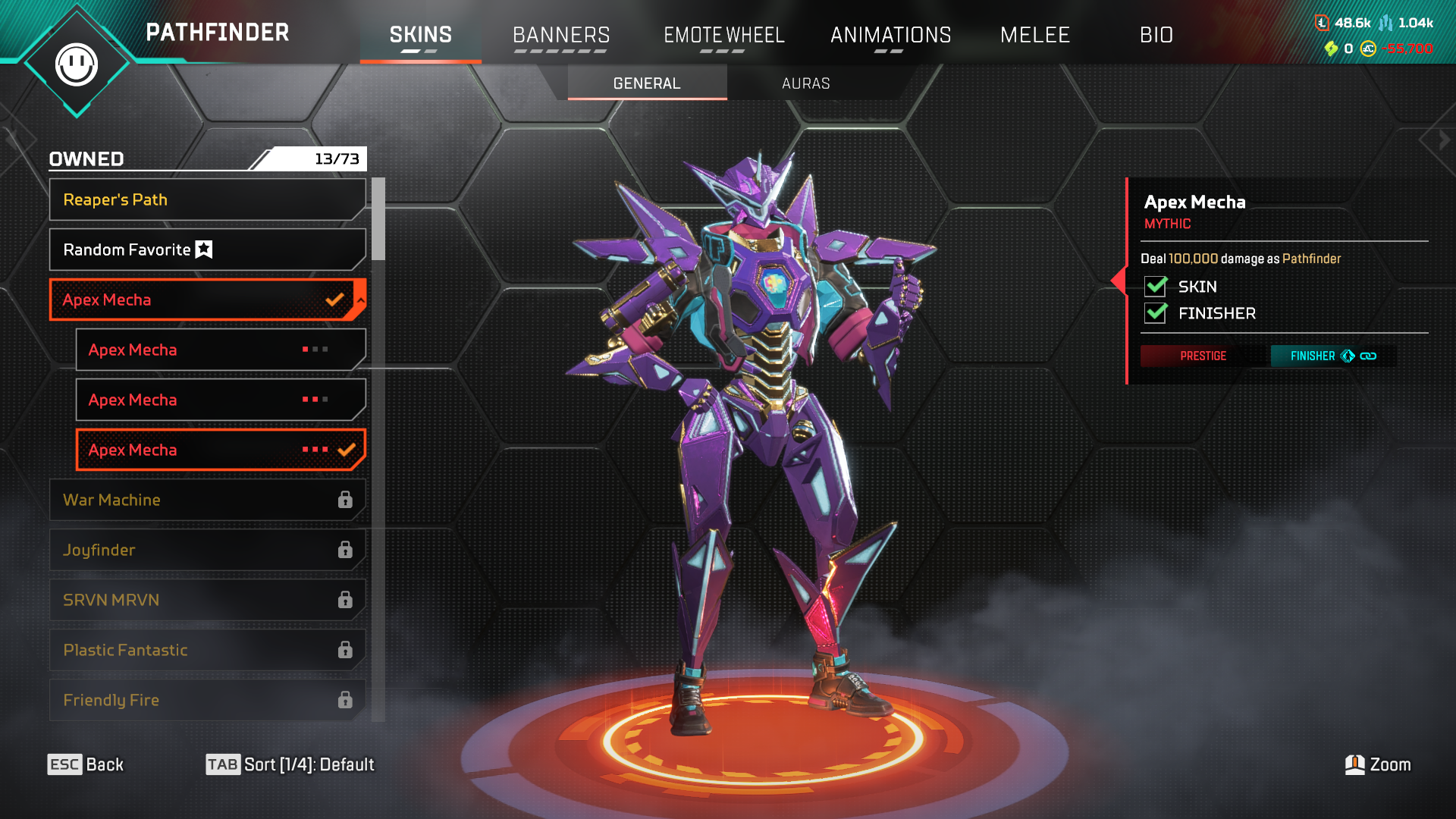1456x819 pixels.
Task: Pick the locked War Machine skin
Action: [206, 500]
